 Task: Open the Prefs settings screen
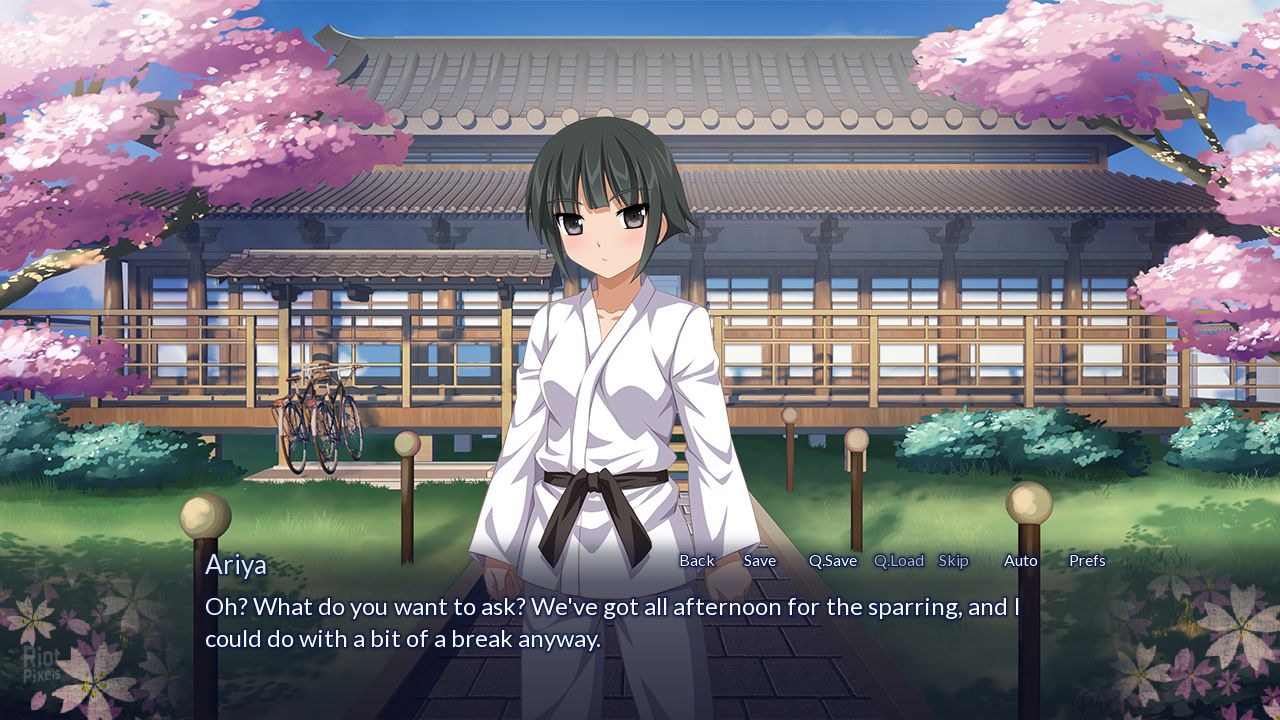pos(1086,561)
